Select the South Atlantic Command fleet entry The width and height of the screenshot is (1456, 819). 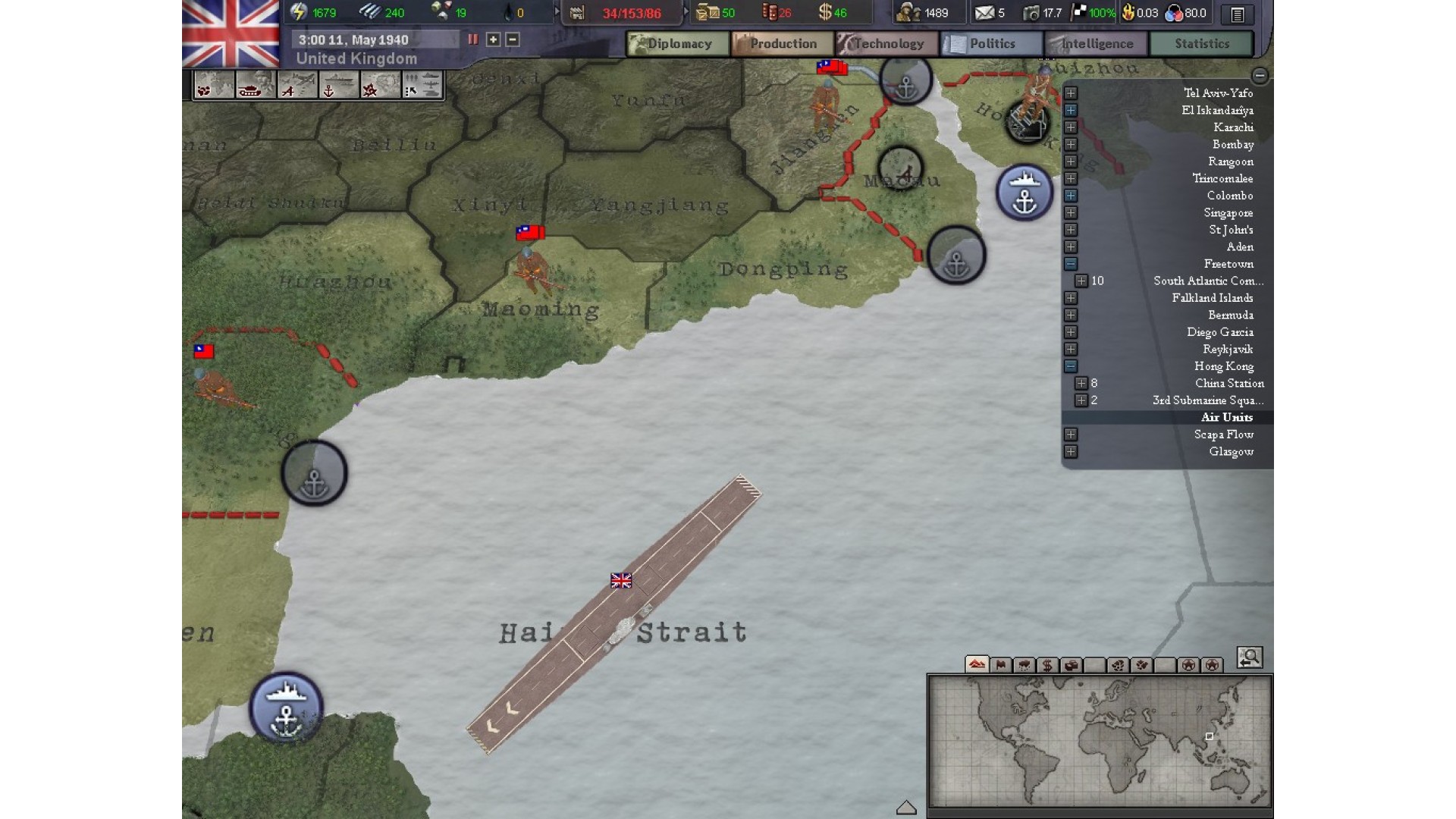[x=1207, y=281]
